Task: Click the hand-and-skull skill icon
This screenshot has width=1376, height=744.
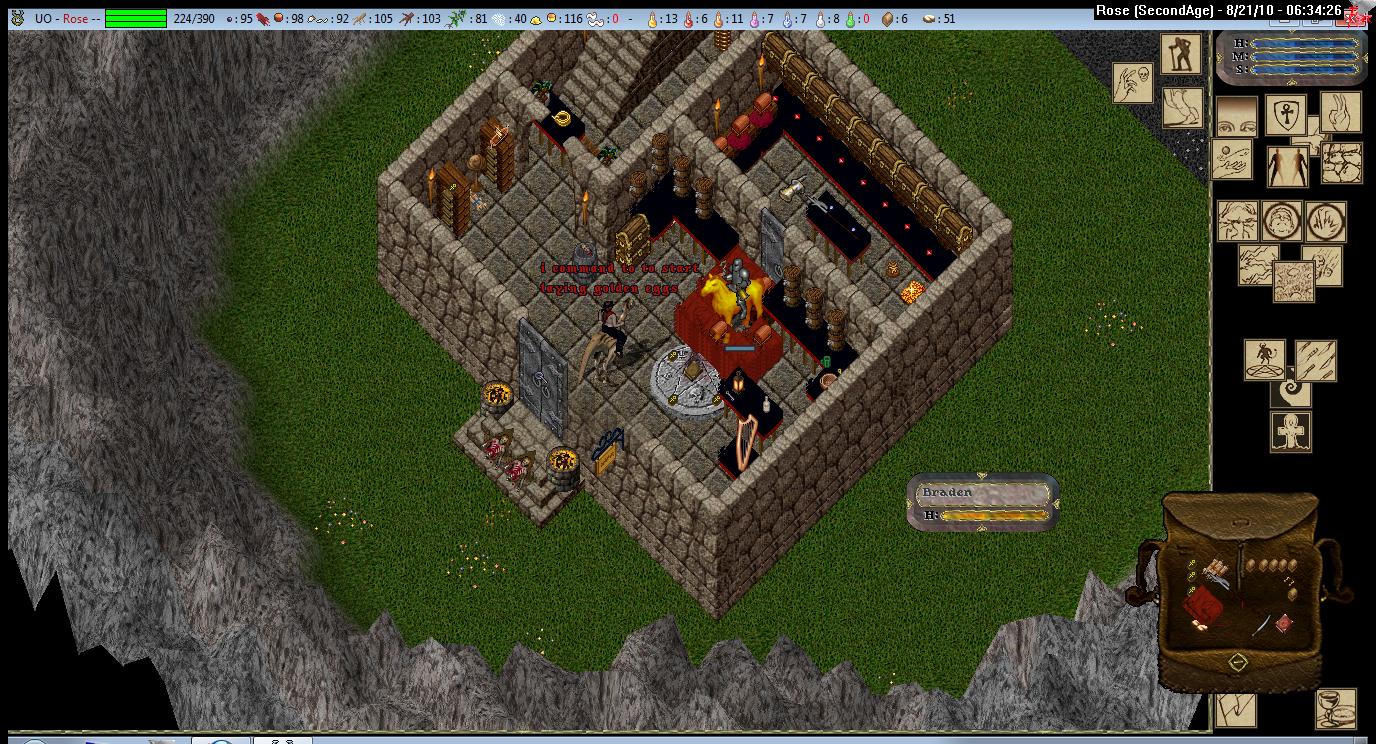Action: click(x=1133, y=82)
